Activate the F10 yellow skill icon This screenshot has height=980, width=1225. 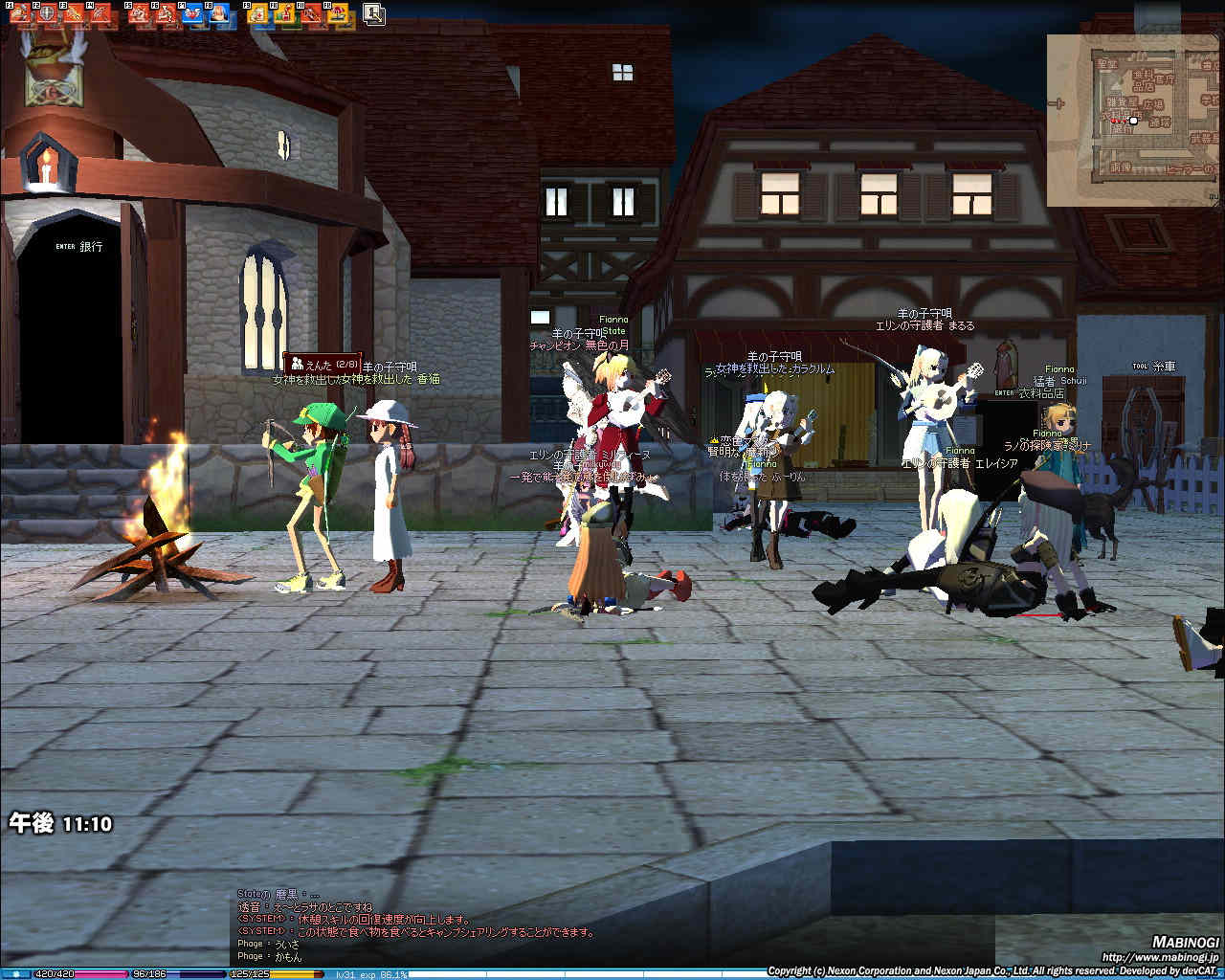point(284,13)
